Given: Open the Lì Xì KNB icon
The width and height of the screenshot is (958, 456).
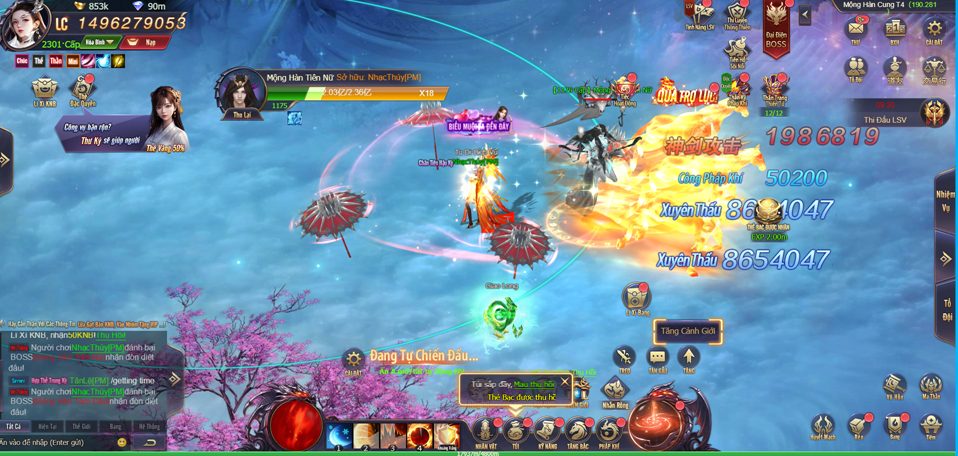Looking at the screenshot, I should [x=43, y=92].
